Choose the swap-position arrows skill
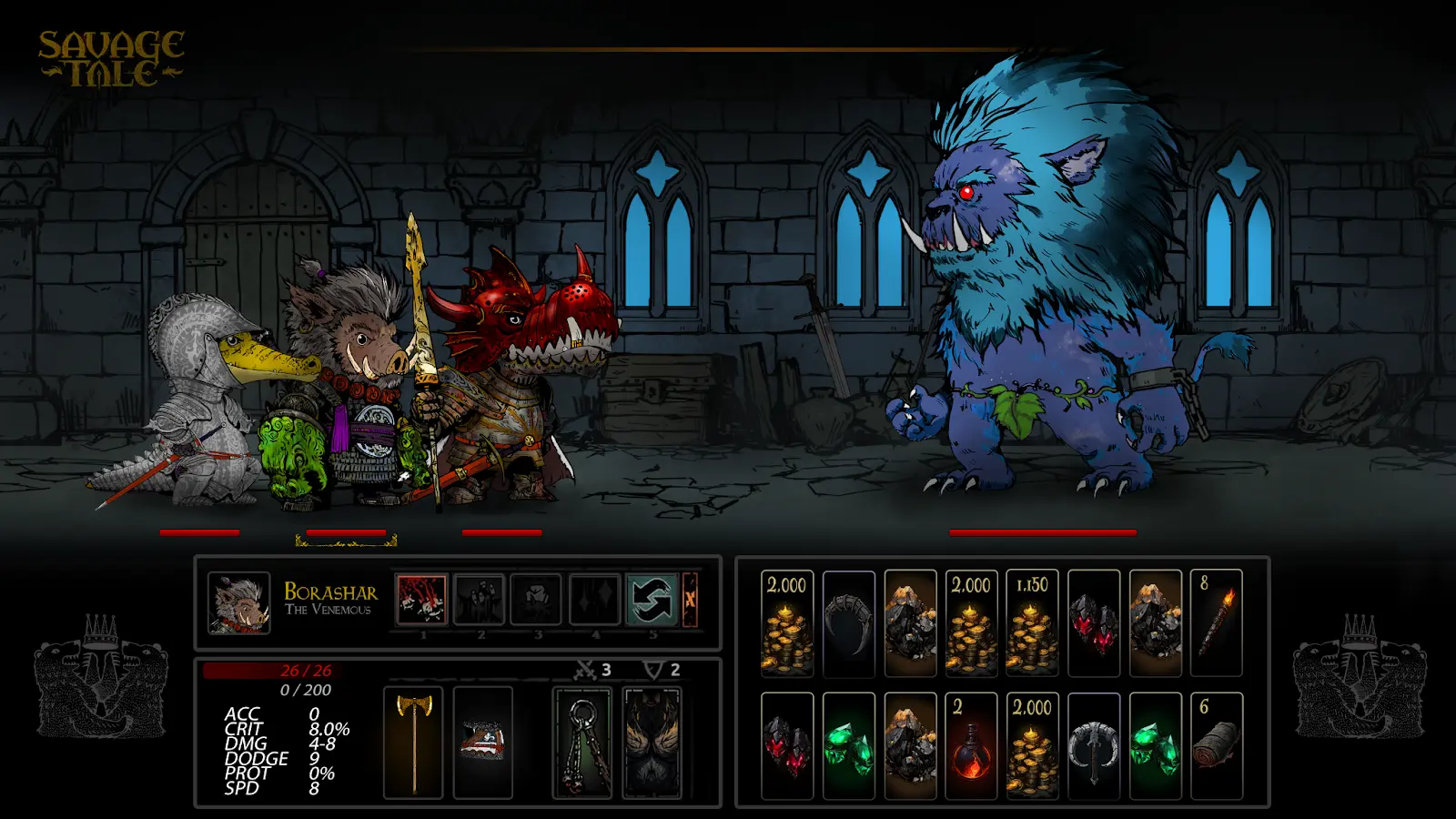The width and height of the screenshot is (1456, 819). point(652,600)
